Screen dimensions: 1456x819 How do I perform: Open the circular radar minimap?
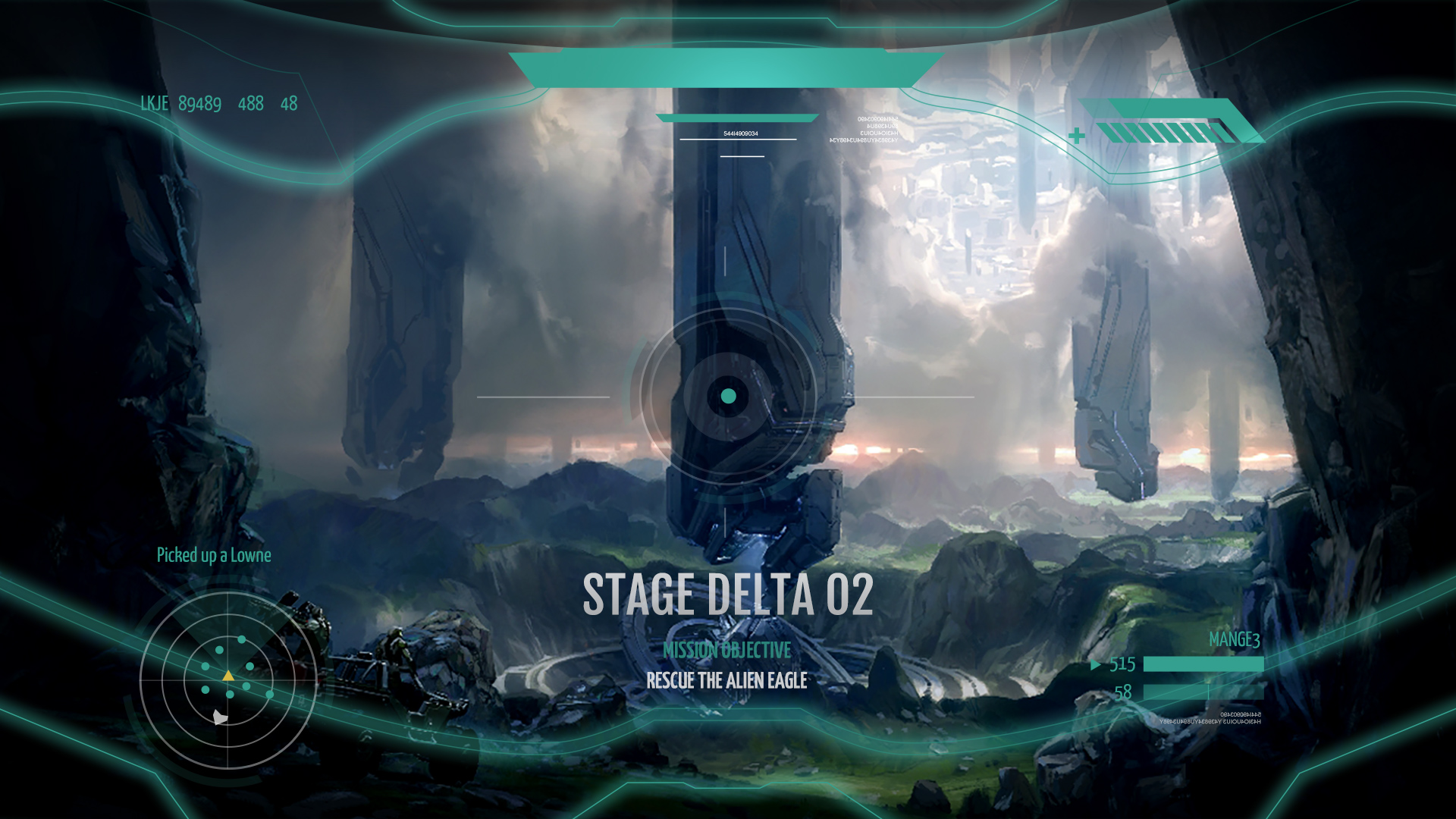click(227, 680)
